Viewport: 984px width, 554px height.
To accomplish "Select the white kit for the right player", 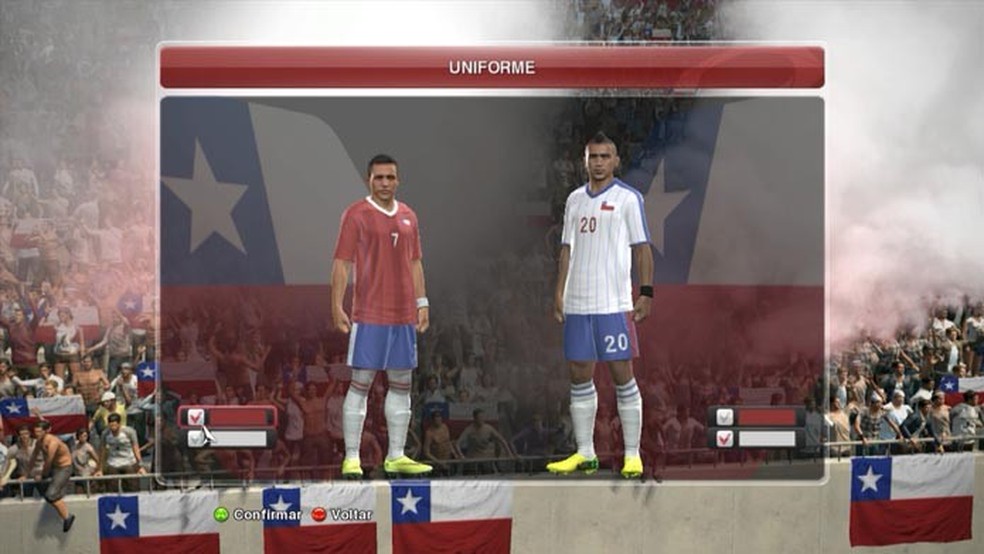I will [757, 438].
